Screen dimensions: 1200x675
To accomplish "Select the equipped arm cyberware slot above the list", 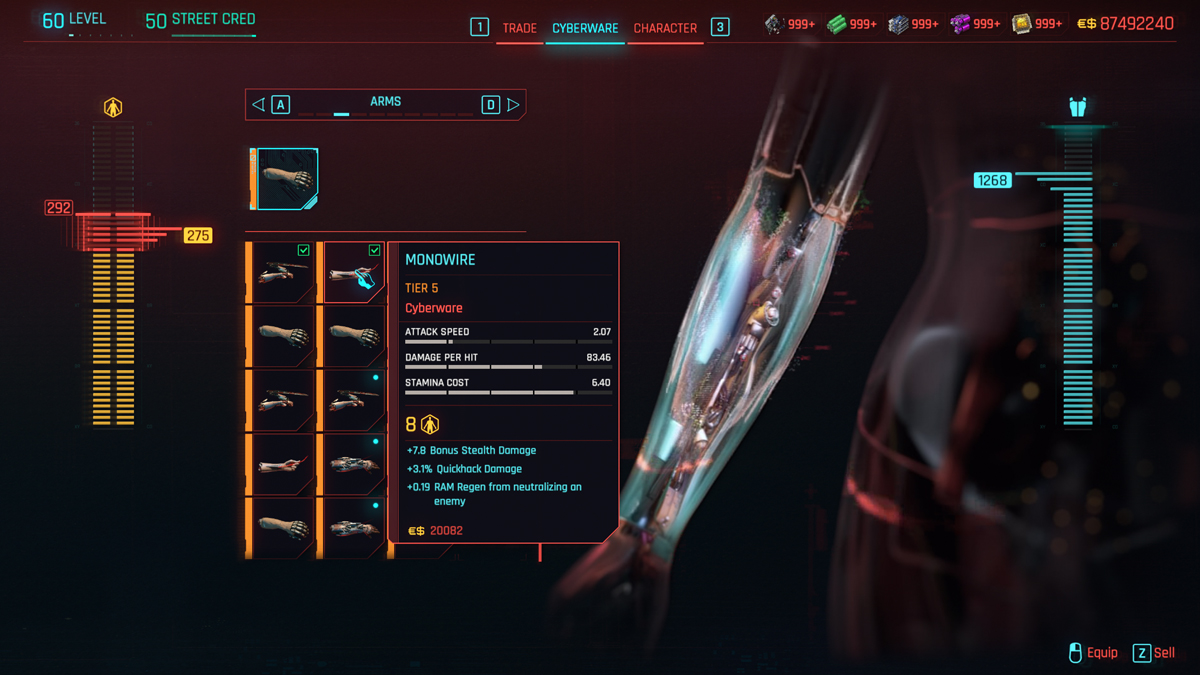I will coord(285,179).
